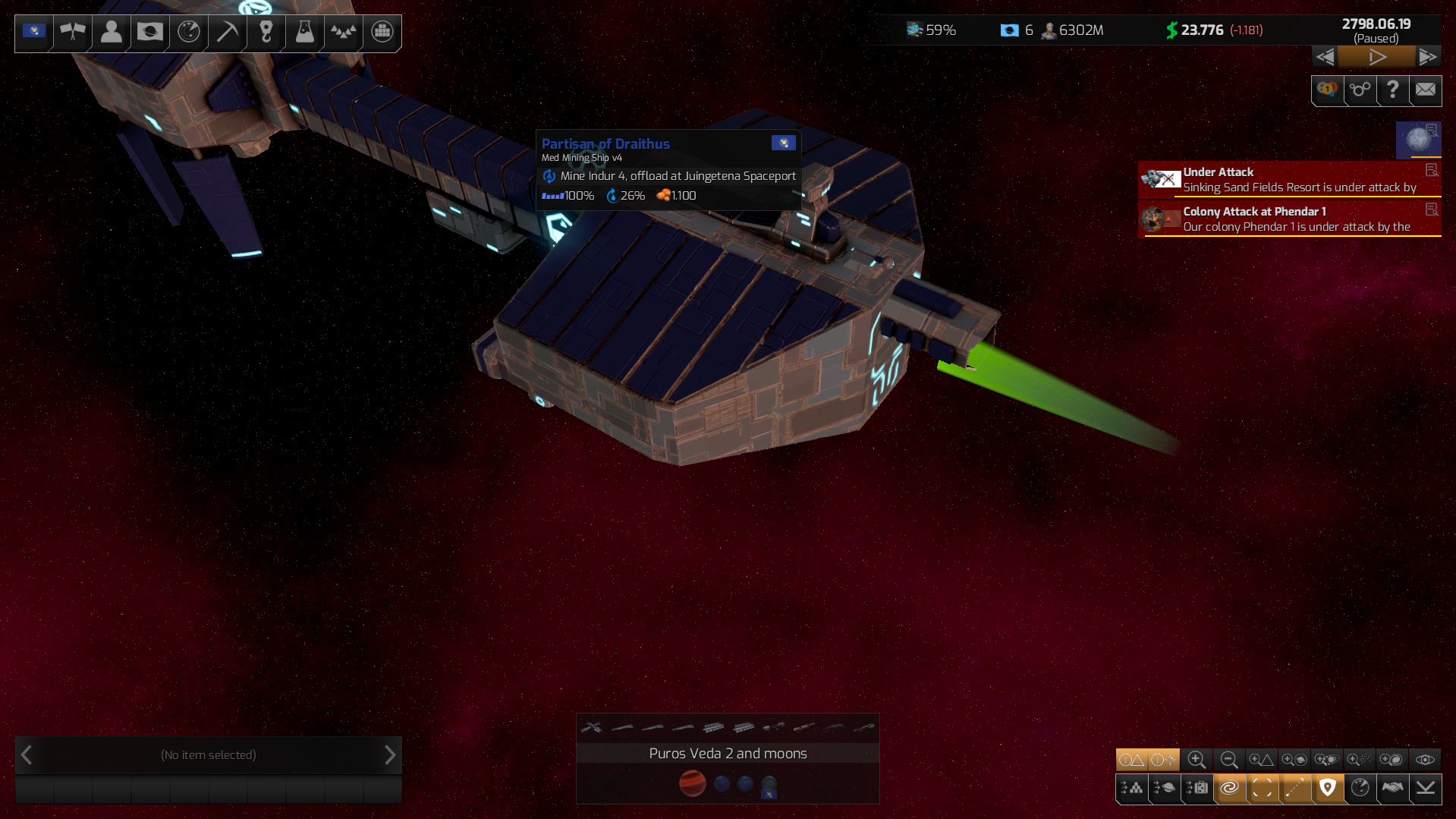1456x819 pixels.
Task: Click the left arrow on the selection panel
Action: [26, 754]
